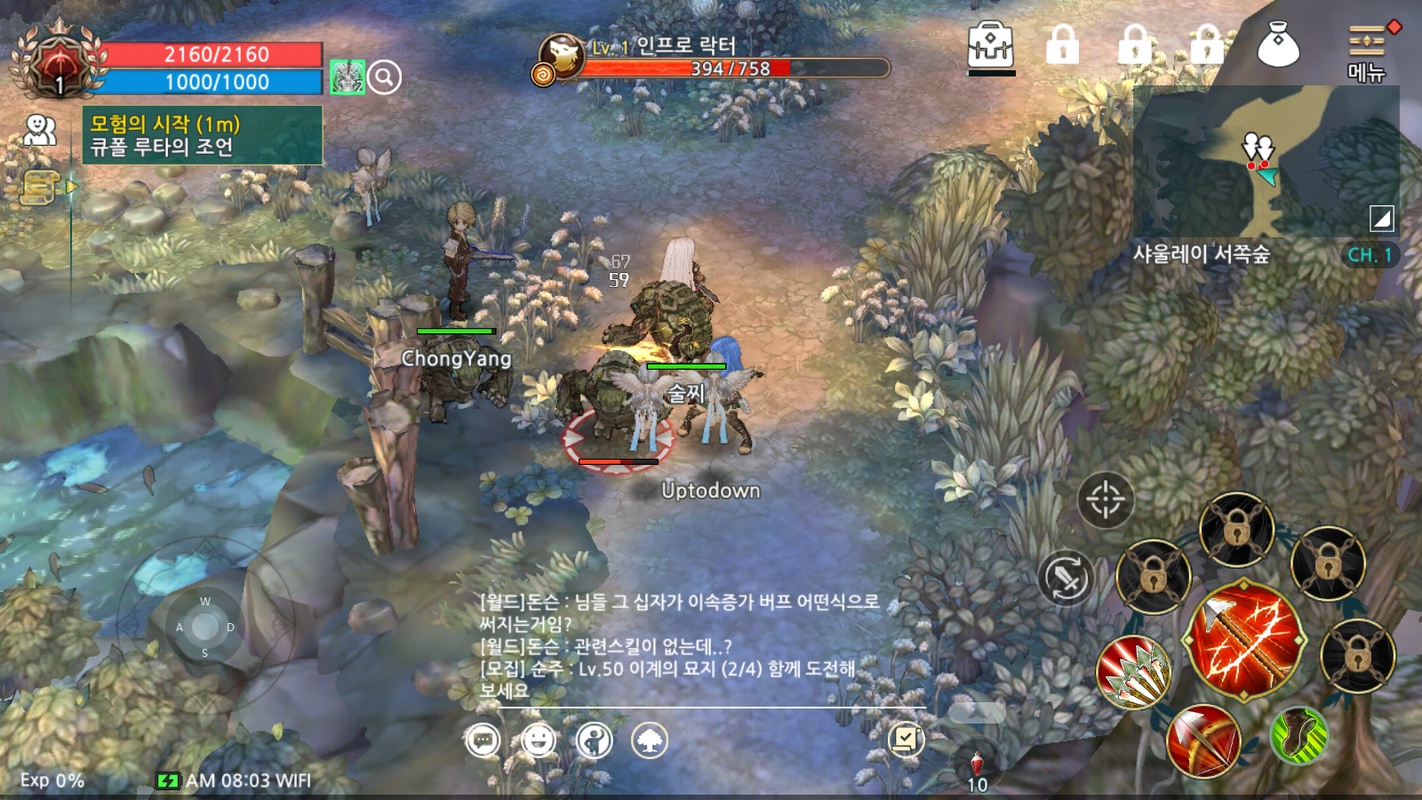Select the green-framed buff icon
This screenshot has height=800, width=1422.
pos(347,77)
